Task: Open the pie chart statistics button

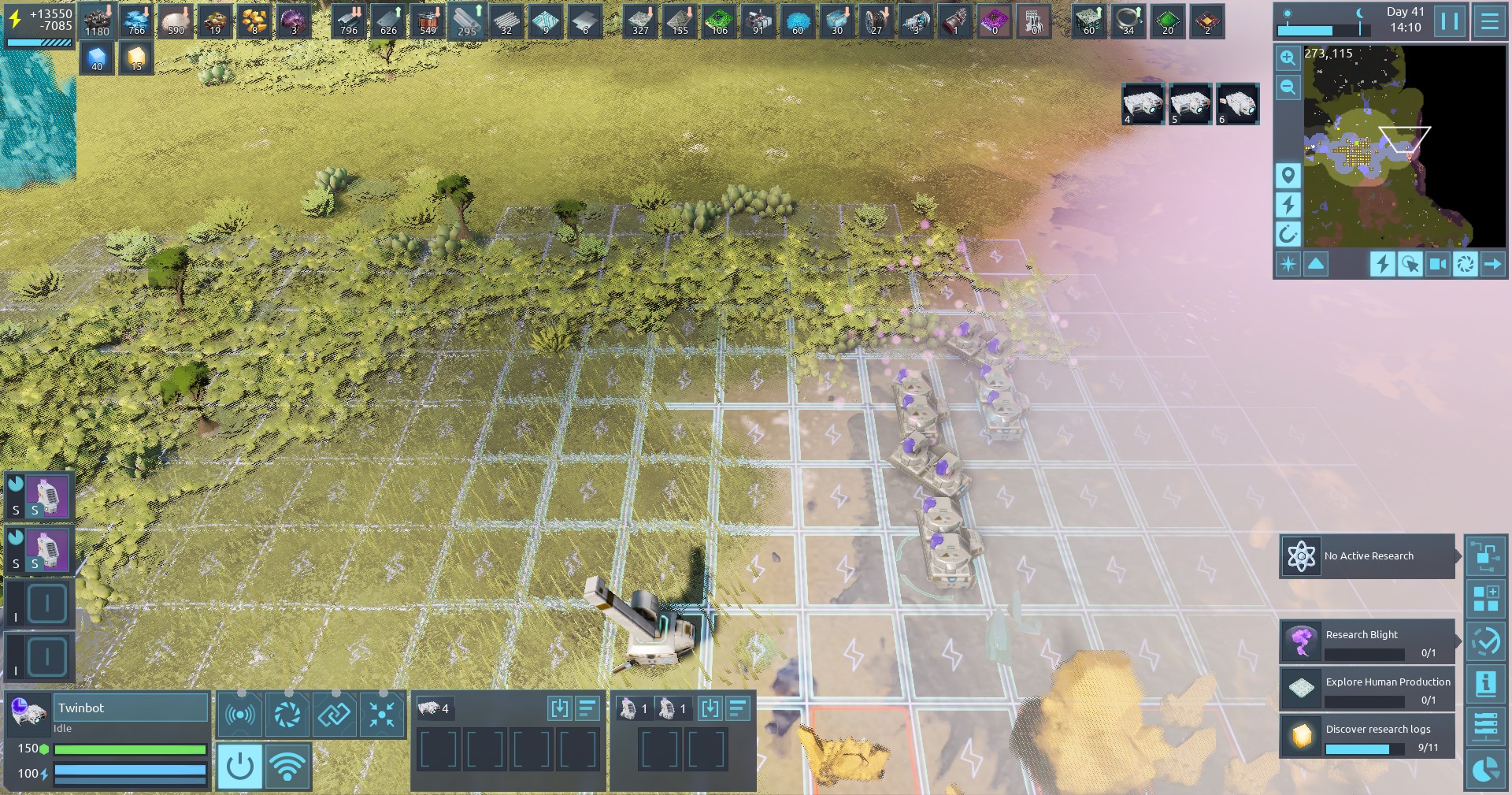Action: click(1485, 769)
